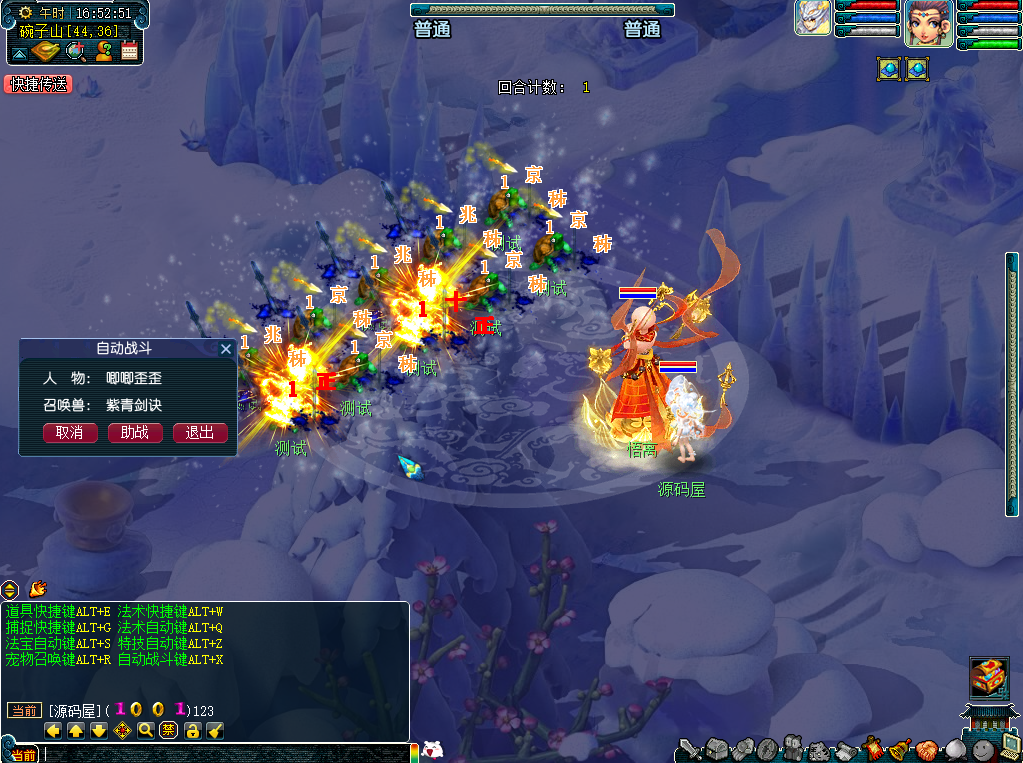Collapse the top-left info panel arrow
The height and width of the screenshot is (763, 1023).
[x=19, y=53]
